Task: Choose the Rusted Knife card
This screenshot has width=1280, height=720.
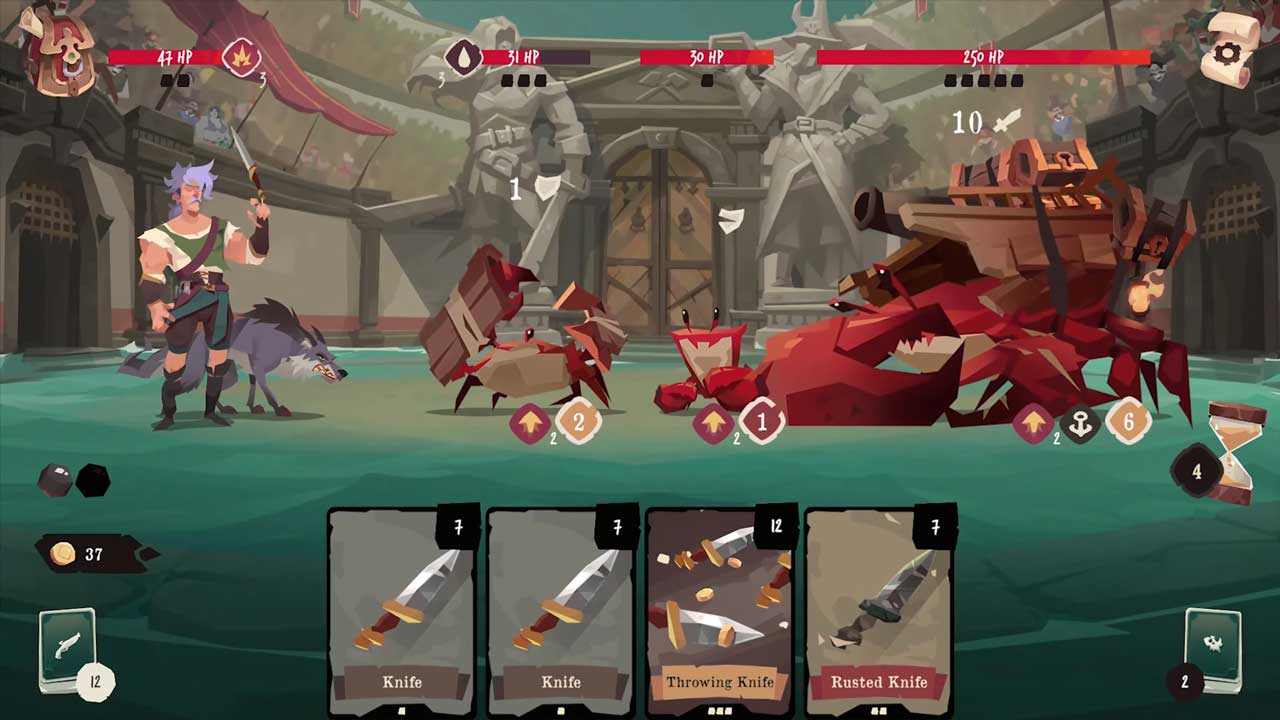Action: pyautogui.click(x=879, y=610)
